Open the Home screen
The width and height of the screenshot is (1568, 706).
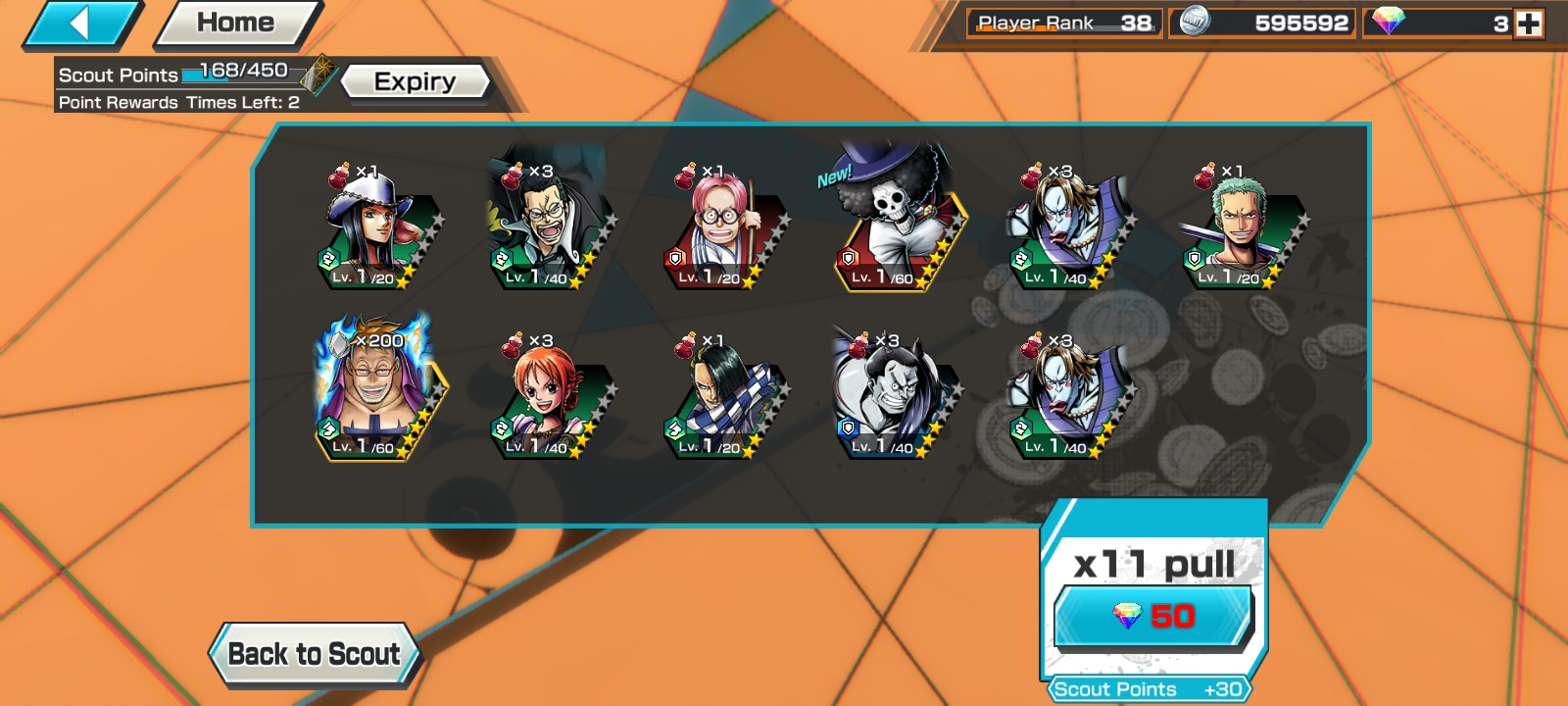[x=236, y=24]
